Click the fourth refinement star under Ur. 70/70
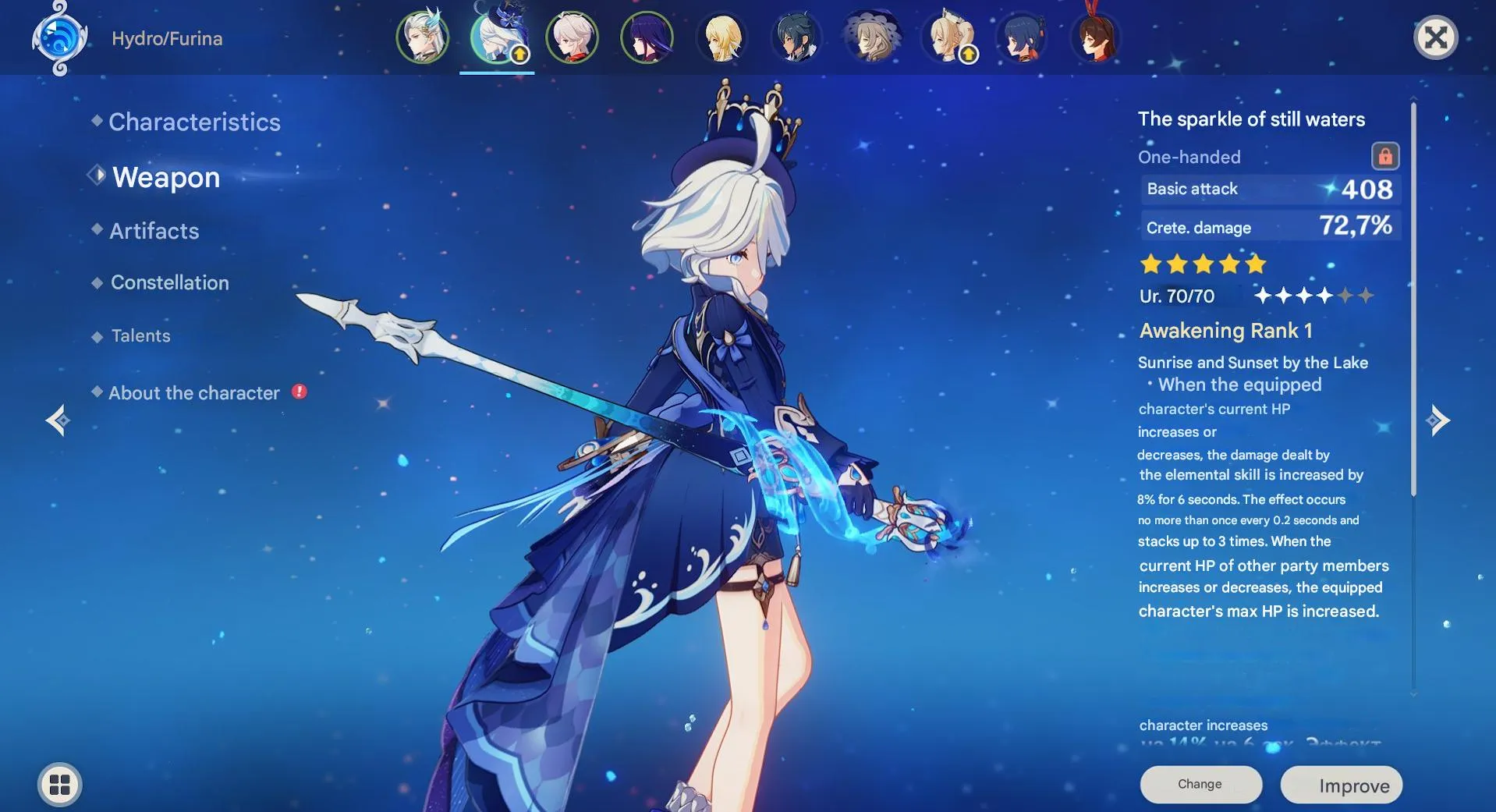Image resolution: width=1496 pixels, height=812 pixels. coord(1326,296)
